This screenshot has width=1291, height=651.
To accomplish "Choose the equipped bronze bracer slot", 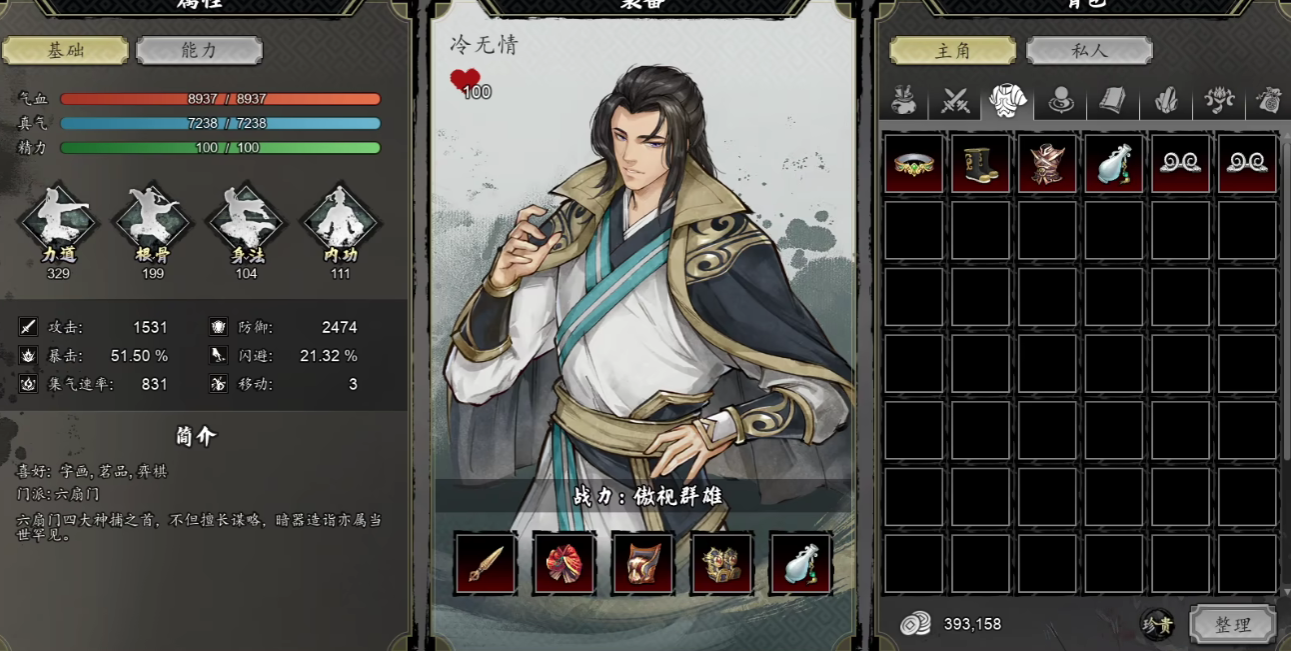I will (x=643, y=564).
